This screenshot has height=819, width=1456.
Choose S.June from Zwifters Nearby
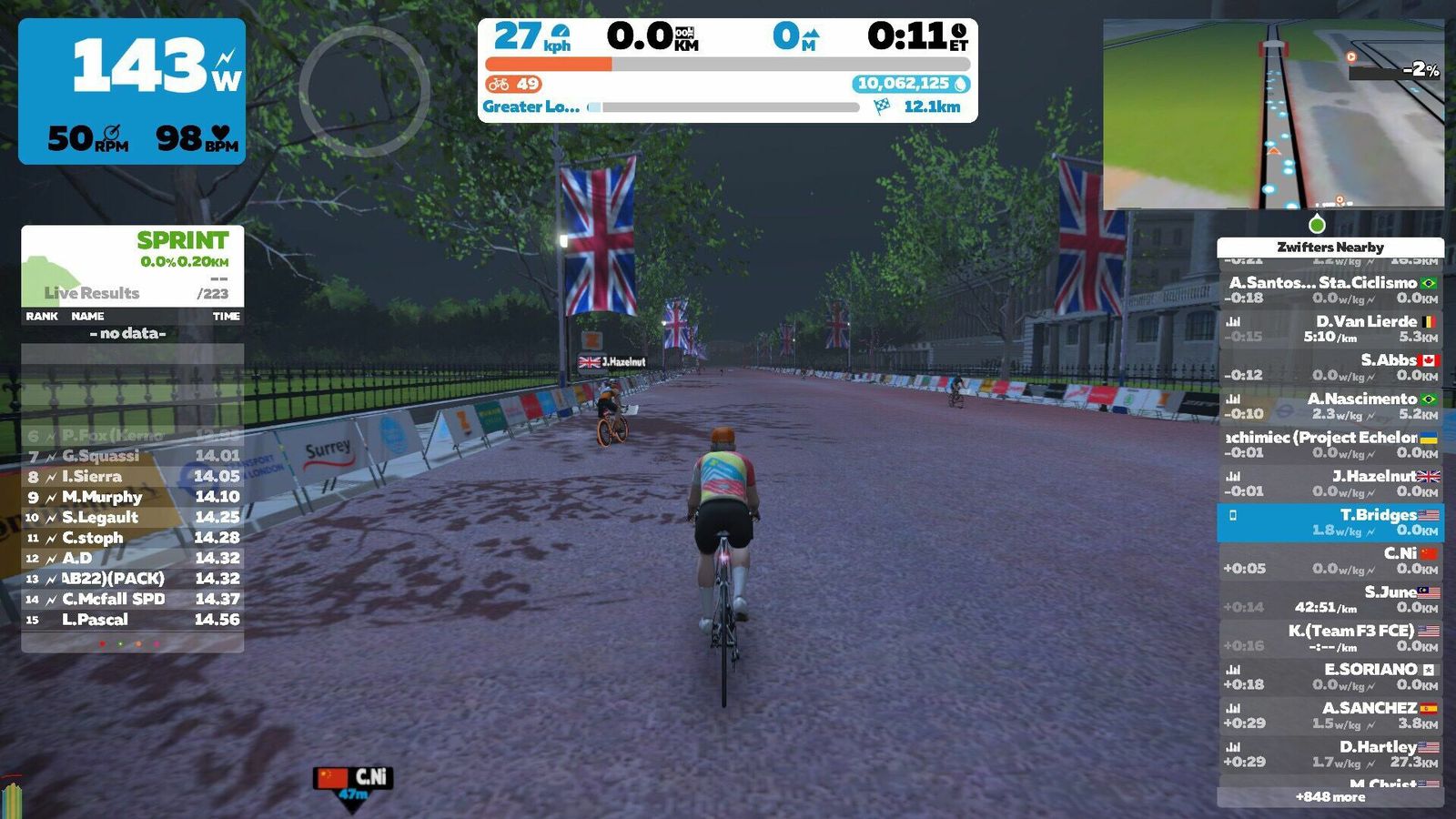tap(1330, 600)
